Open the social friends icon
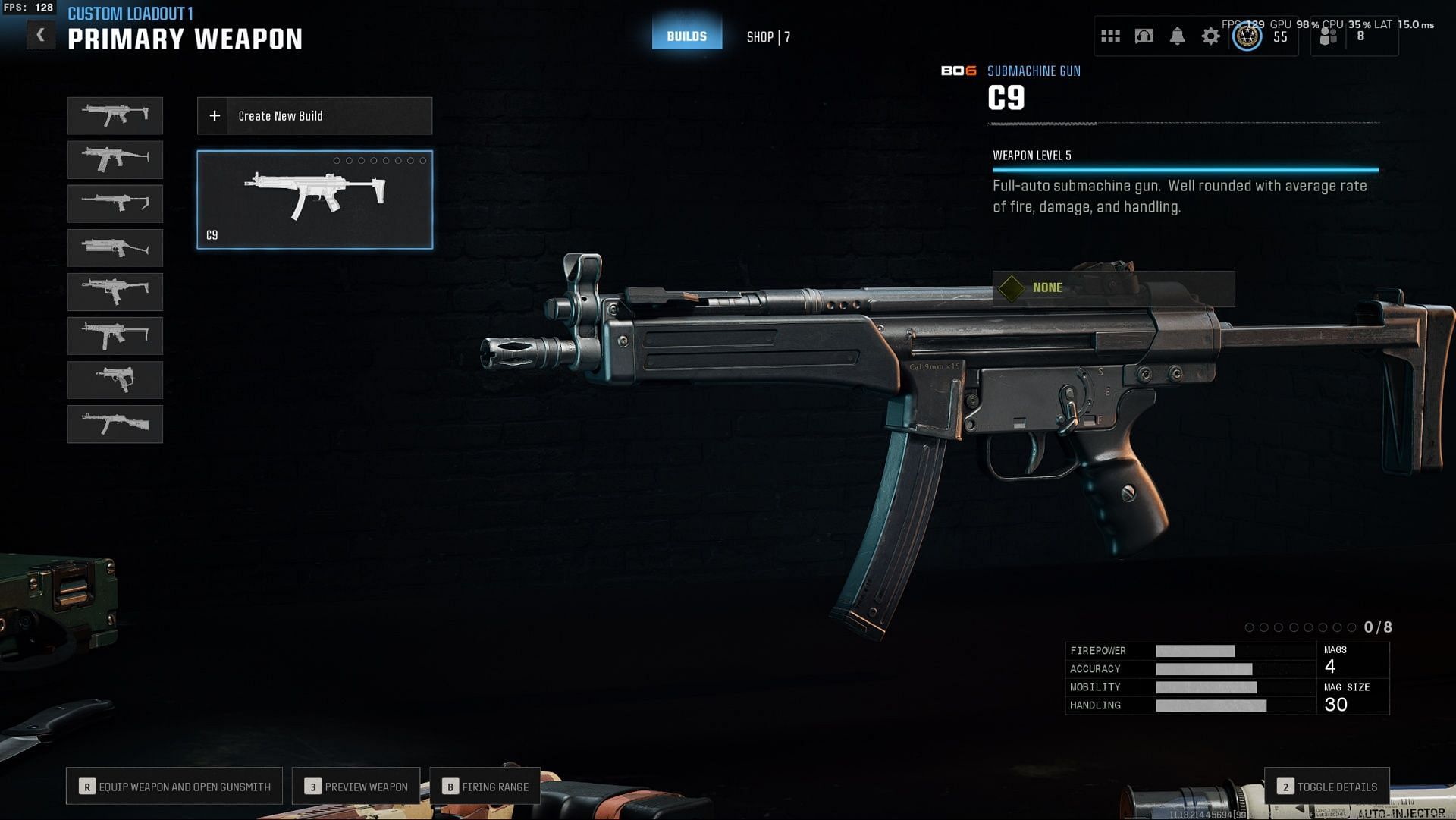This screenshot has height=820, width=1456. (1329, 36)
